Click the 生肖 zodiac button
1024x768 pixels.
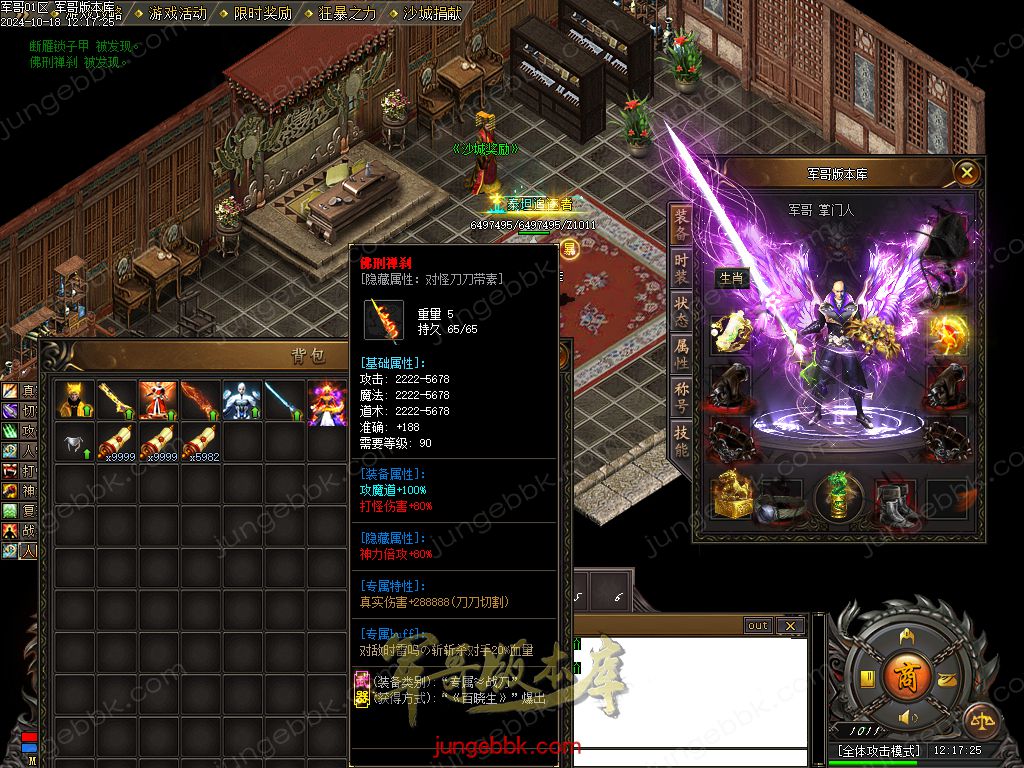(732, 279)
